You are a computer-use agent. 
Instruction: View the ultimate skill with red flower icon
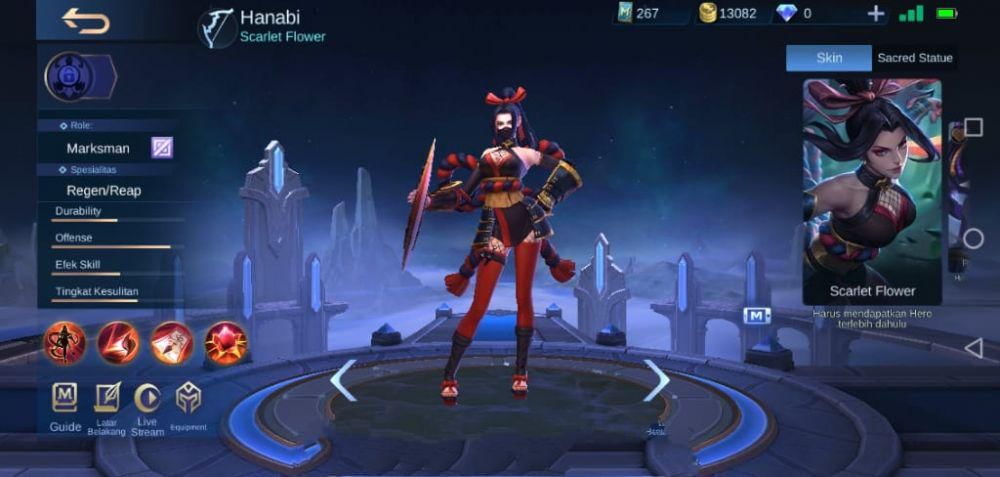[x=225, y=342]
